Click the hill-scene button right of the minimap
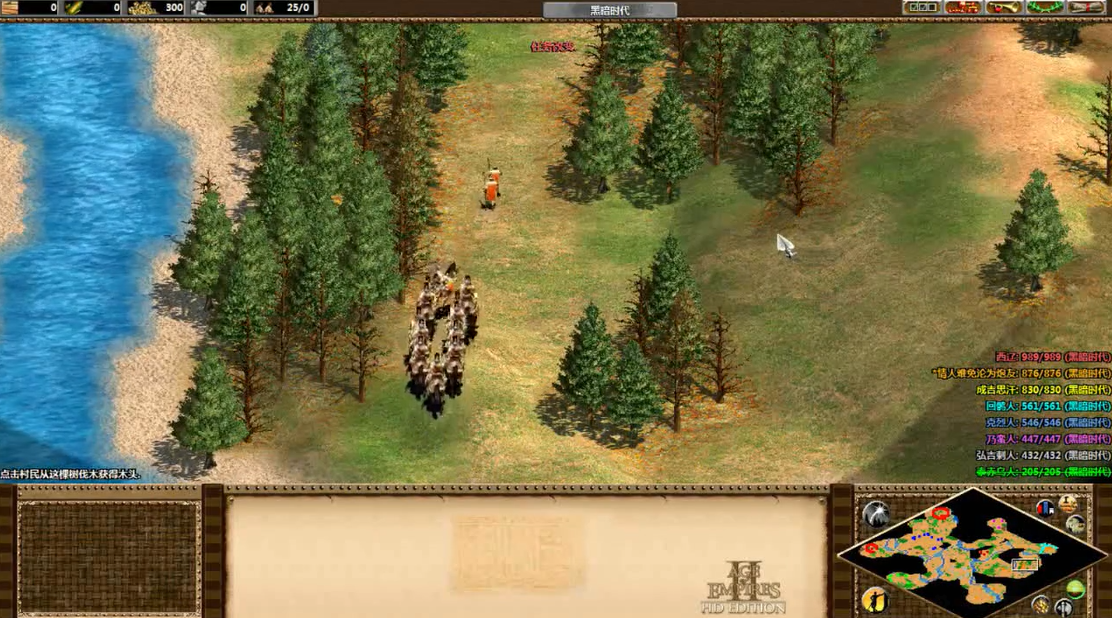The image size is (1112, 618). click(1076, 524)
